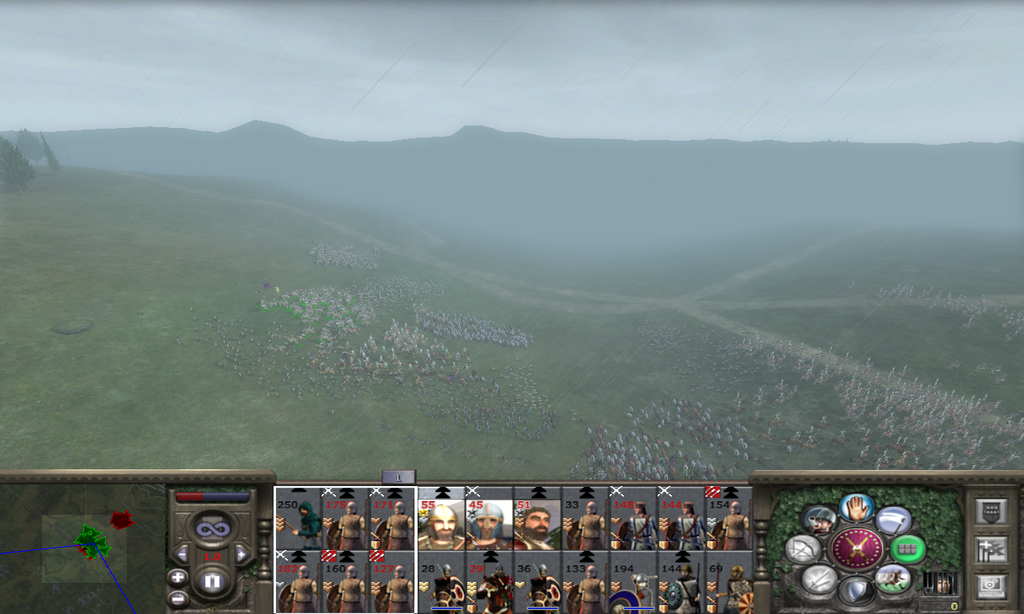Select the green-hooded 250-man unit card
The width and height of the screenshot is (1024, 614).
[298, 520]
